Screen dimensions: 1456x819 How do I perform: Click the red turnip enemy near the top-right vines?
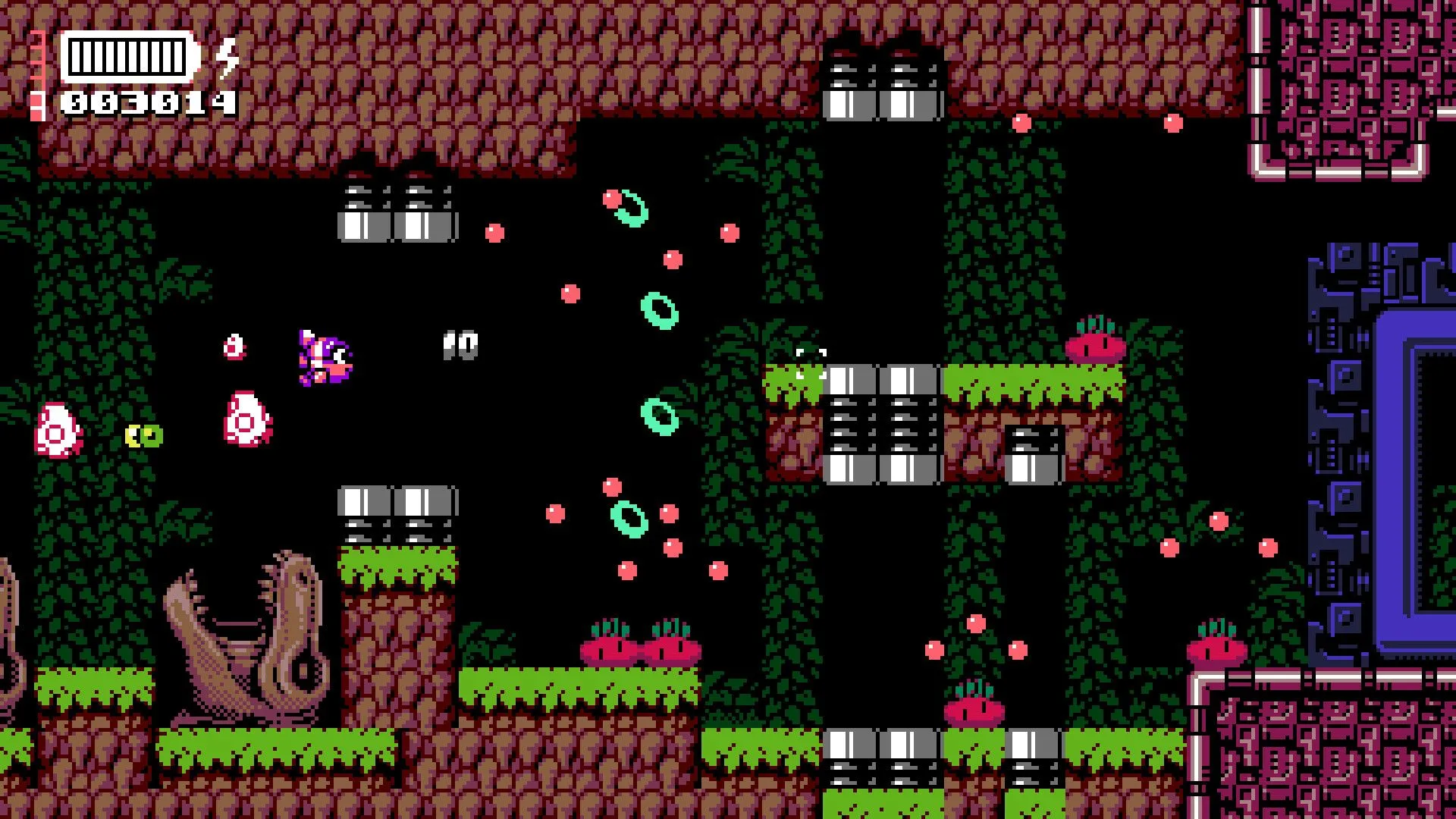pos(1094,349)
